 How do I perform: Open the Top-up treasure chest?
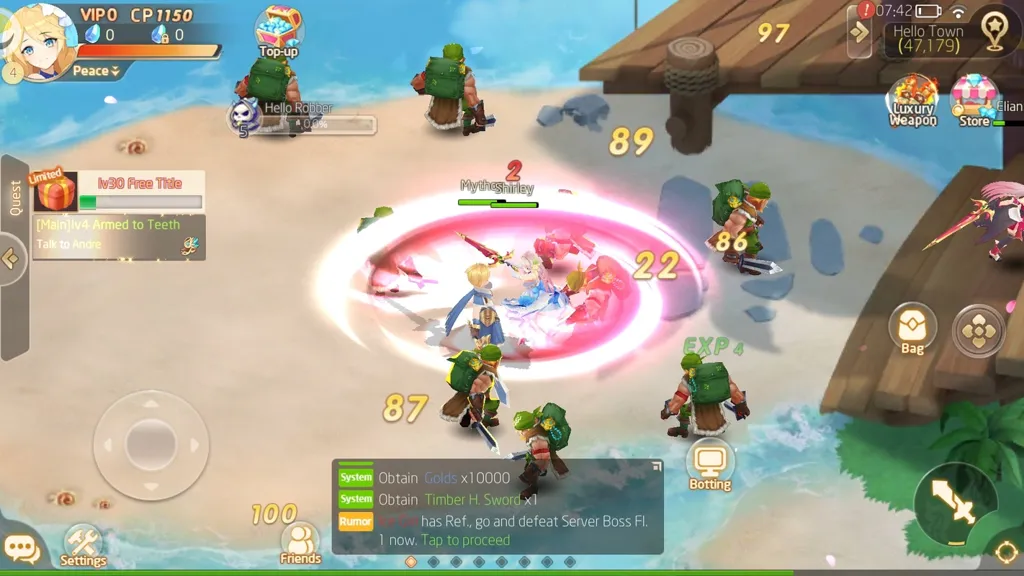point(279,30)
